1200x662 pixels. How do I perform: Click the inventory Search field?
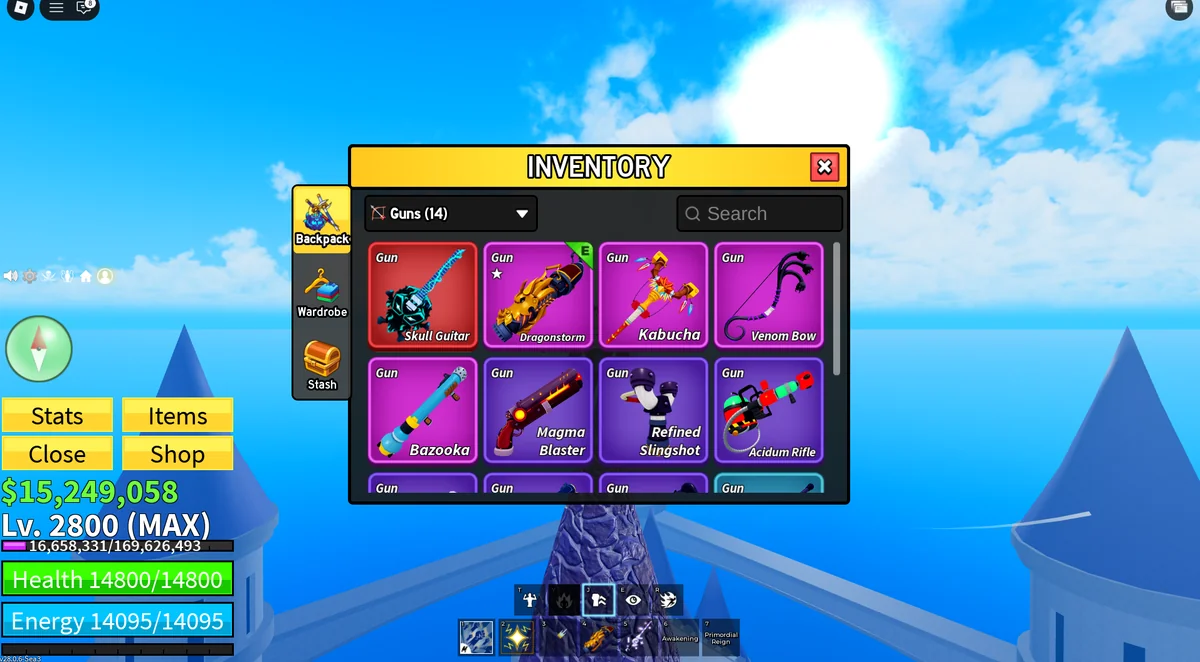coord(760,214)
